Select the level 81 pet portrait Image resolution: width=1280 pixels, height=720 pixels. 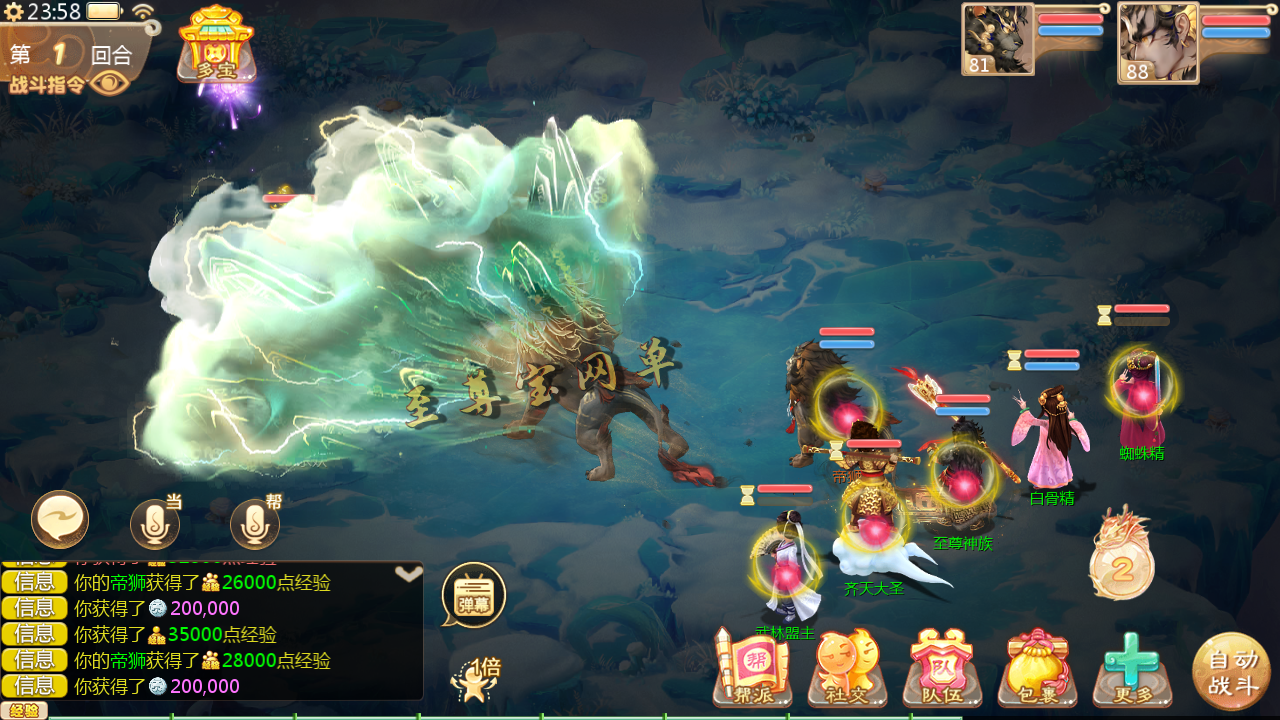click(x=998, y=39)
